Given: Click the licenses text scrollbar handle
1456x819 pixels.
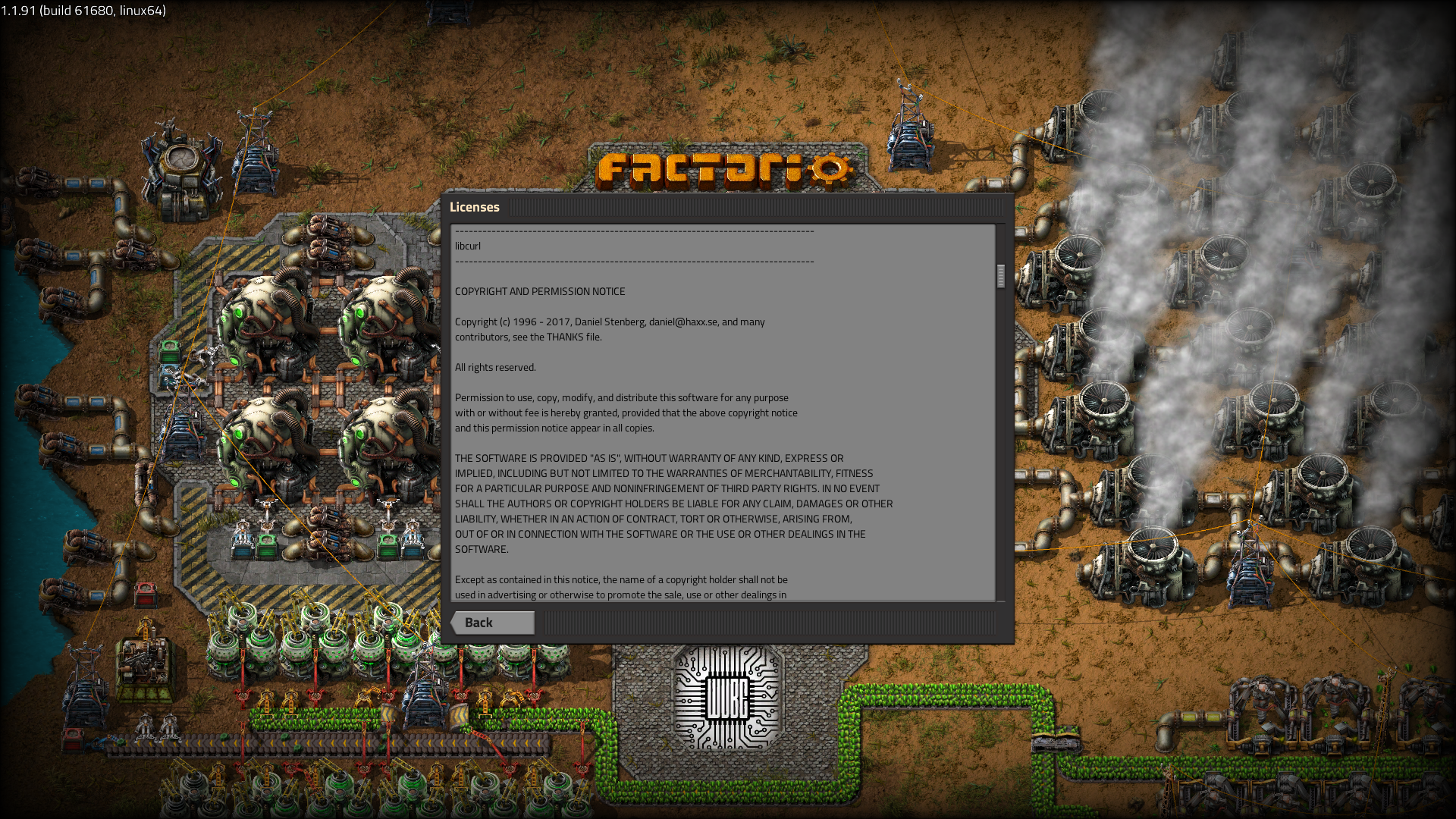Looking at the screenshot, I should click(1001, 276).
